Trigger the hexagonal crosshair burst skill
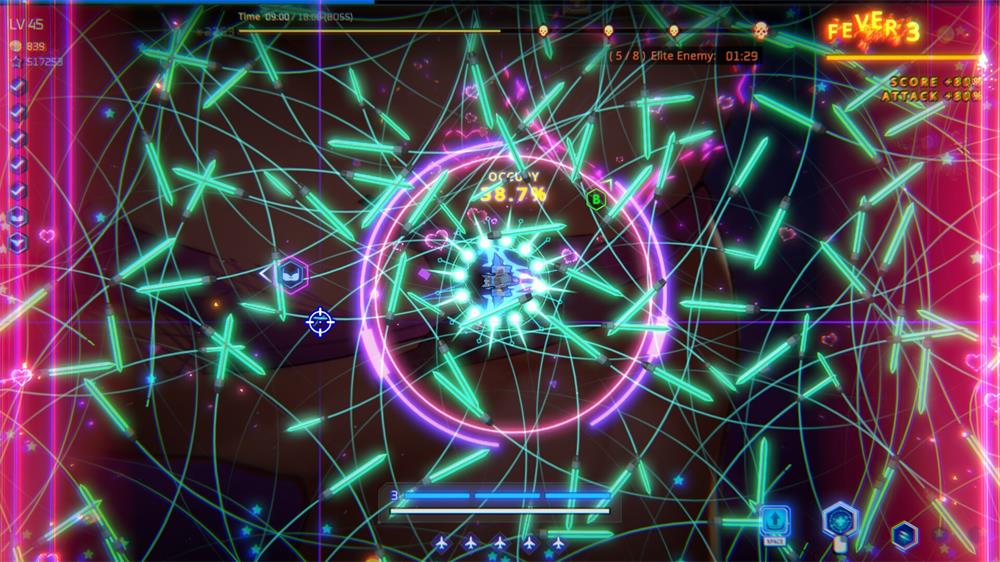Screen dimensions: 1000x562 click(x=840, y=519)
